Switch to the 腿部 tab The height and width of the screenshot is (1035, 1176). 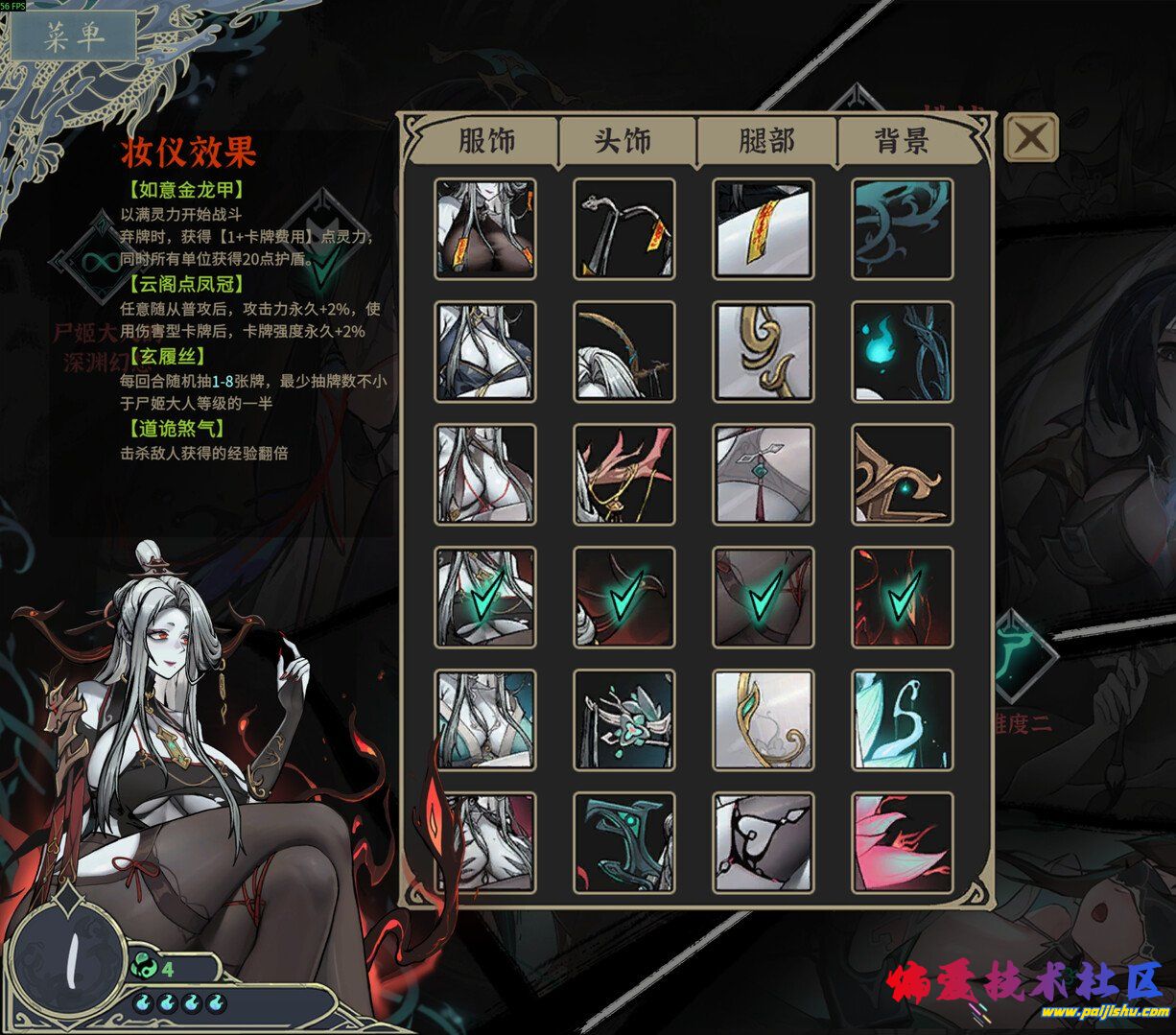tap(765, 141)
